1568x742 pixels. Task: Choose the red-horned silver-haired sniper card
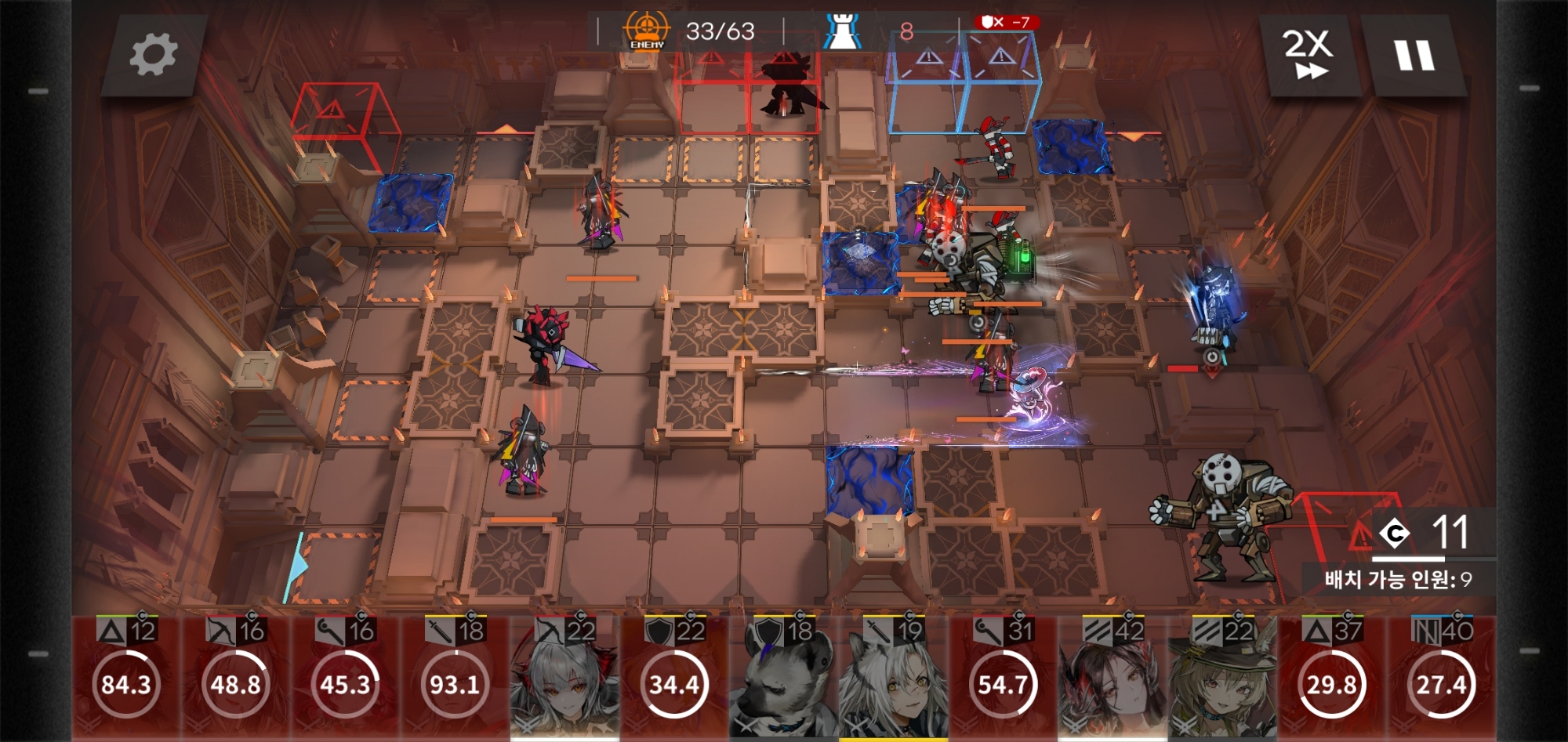[x=564, y=679]
